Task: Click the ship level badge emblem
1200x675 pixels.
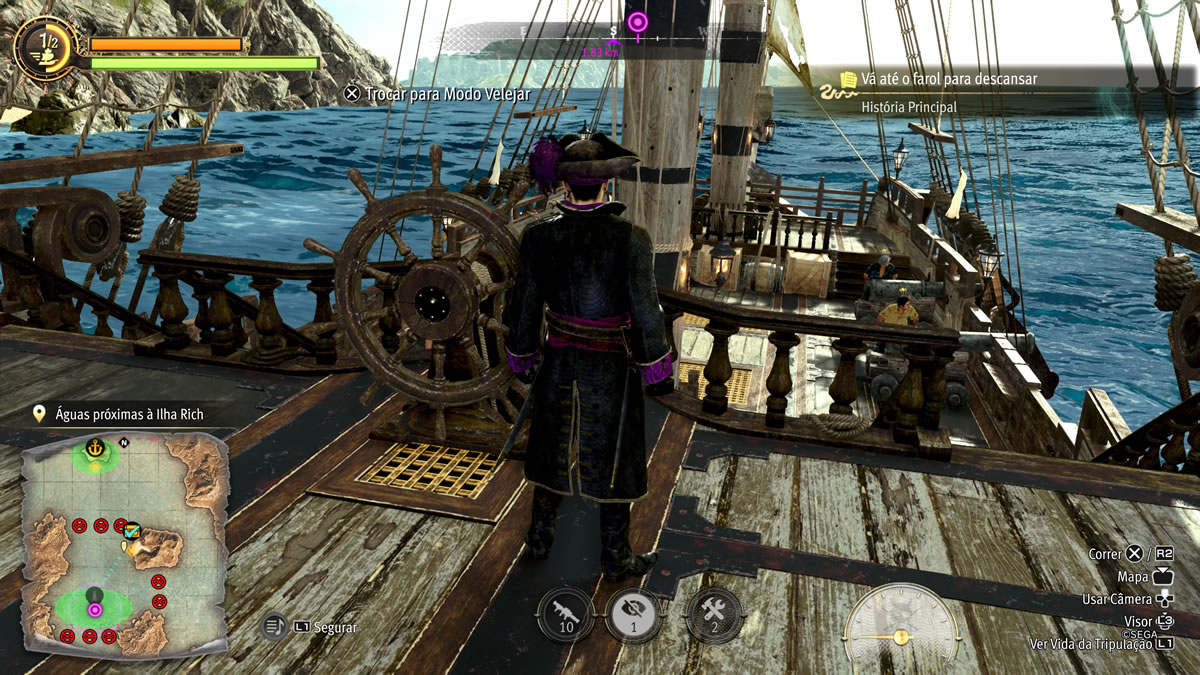Action: tap(46, 45)
